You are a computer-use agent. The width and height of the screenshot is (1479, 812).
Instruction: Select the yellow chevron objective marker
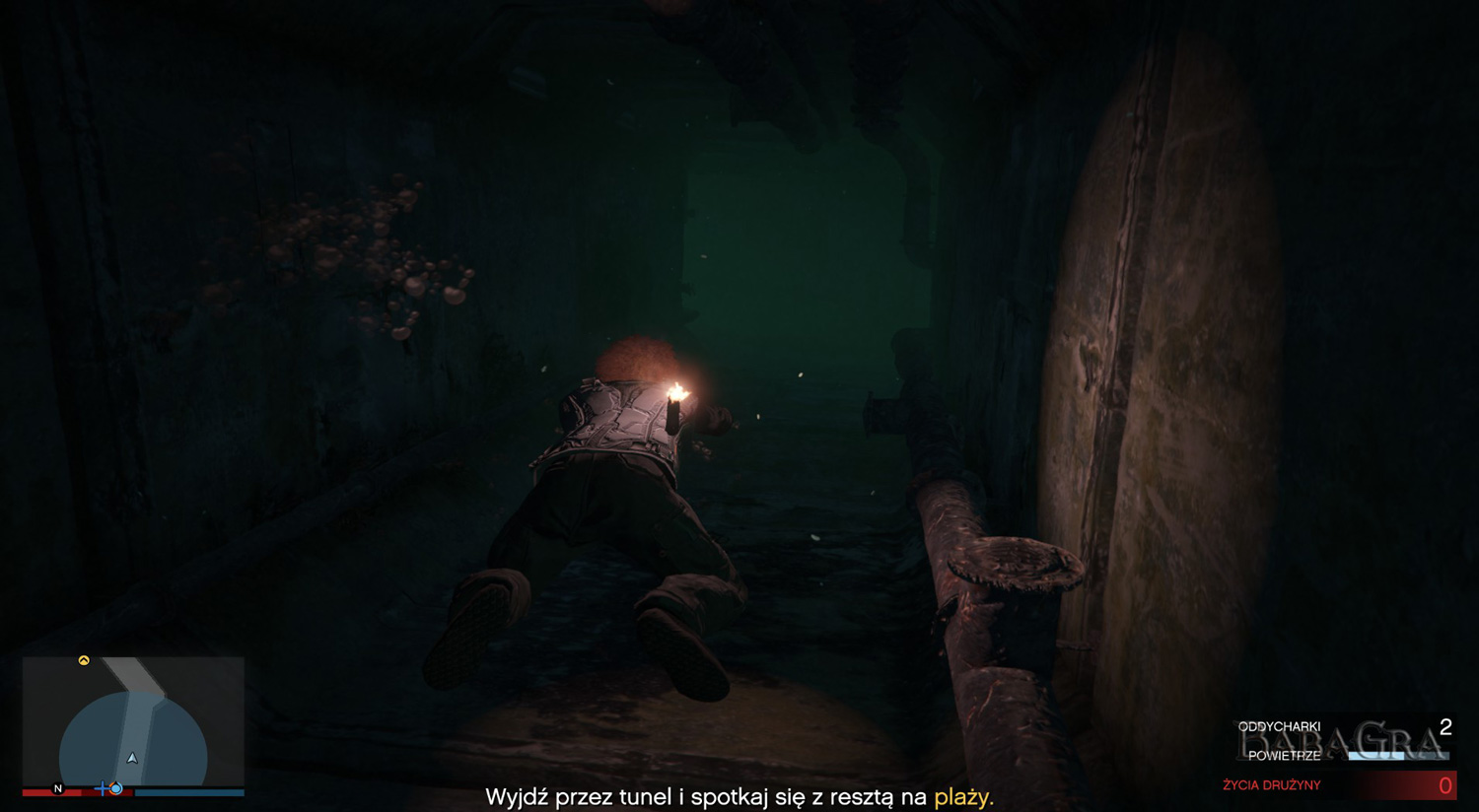tap(84, 660)
